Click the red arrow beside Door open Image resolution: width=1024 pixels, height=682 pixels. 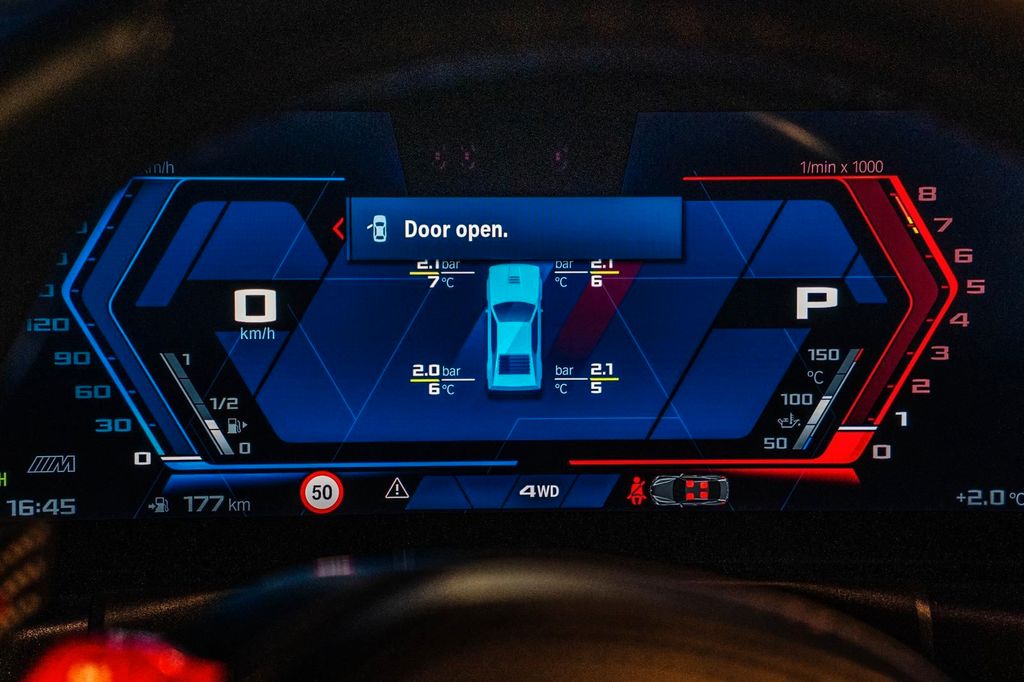pyautogui.click(x=338, y=229)
